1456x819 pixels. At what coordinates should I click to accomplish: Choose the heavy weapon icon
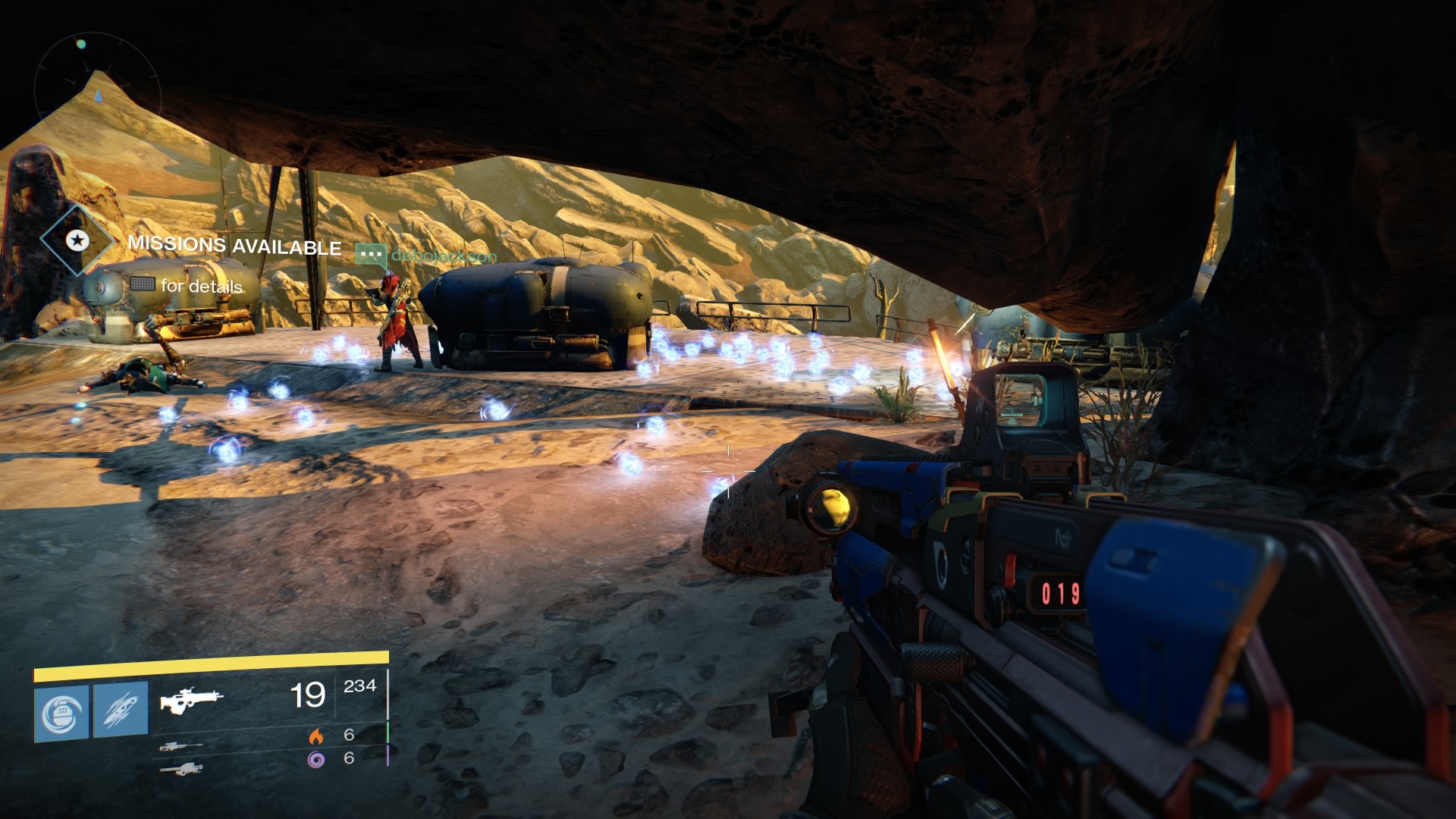tap(180, 769)
